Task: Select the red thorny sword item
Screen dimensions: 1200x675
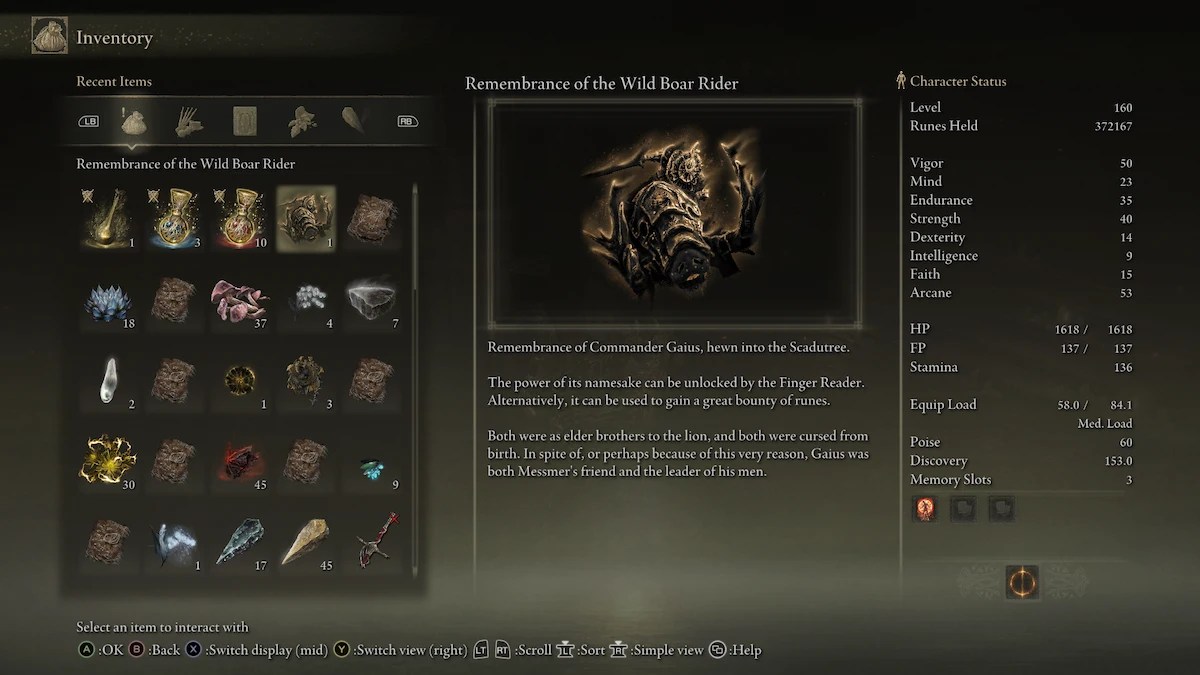Action: pos(371,541)
